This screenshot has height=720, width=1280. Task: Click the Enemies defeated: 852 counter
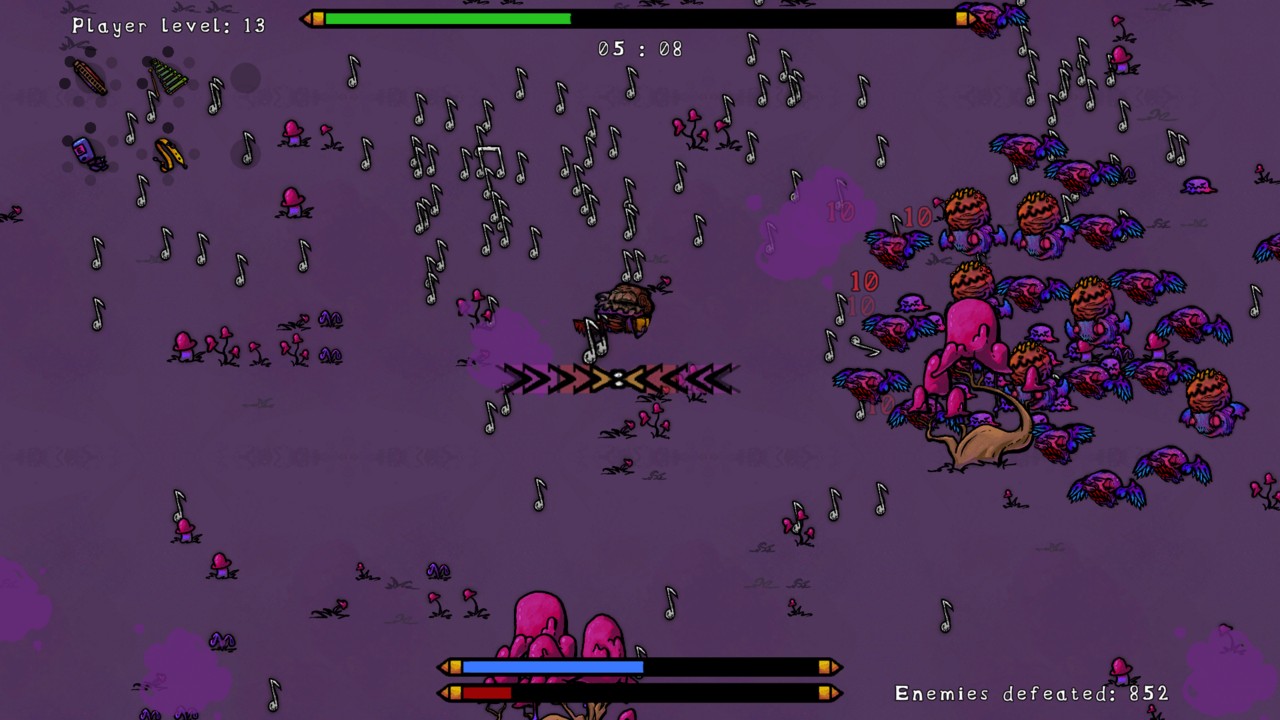pyautogui.click(x=1030, y=692)
